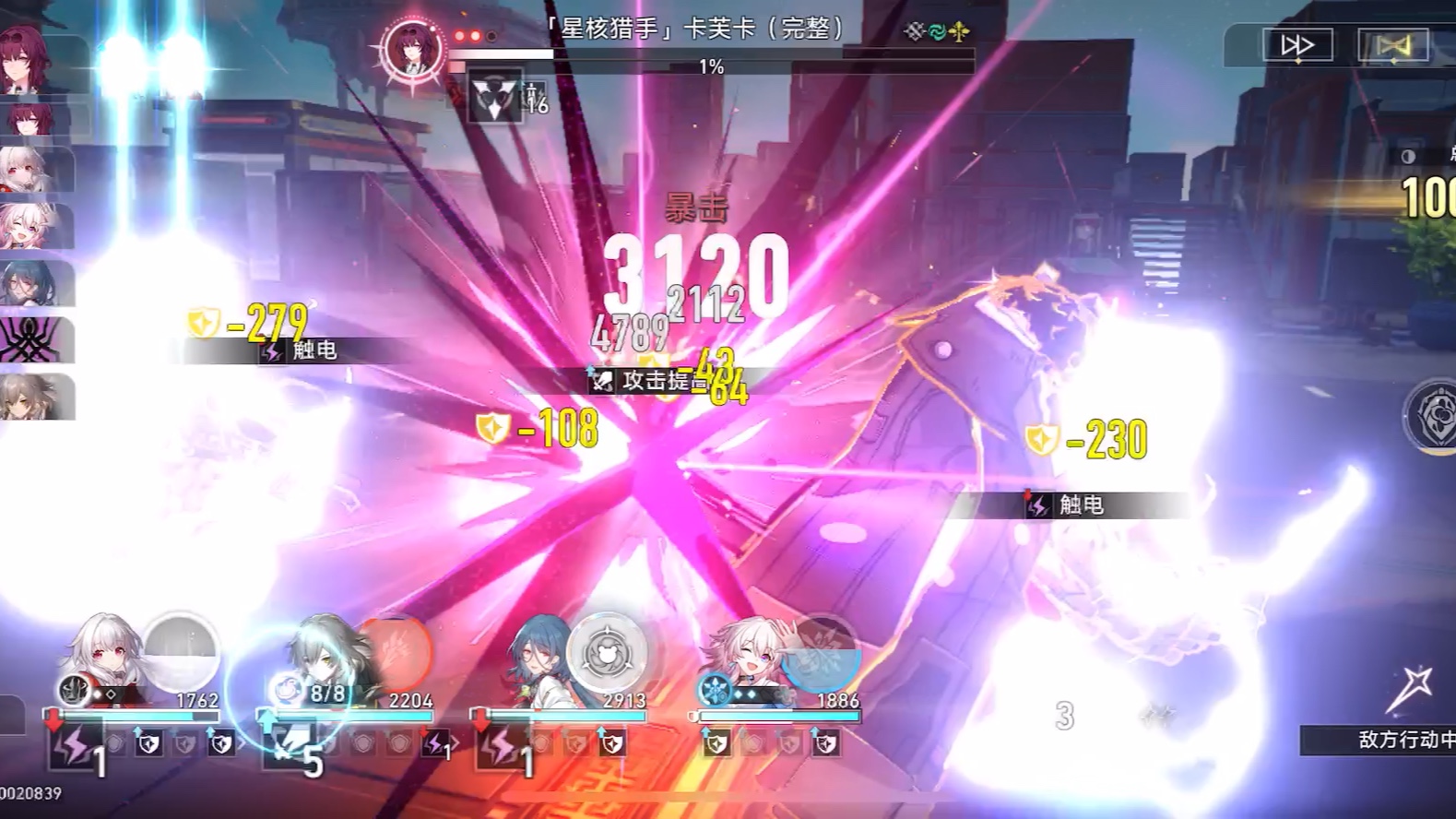Expand the 攻击提高 buff tag details
Screen dimensions: 1456x819
point(657,382)
